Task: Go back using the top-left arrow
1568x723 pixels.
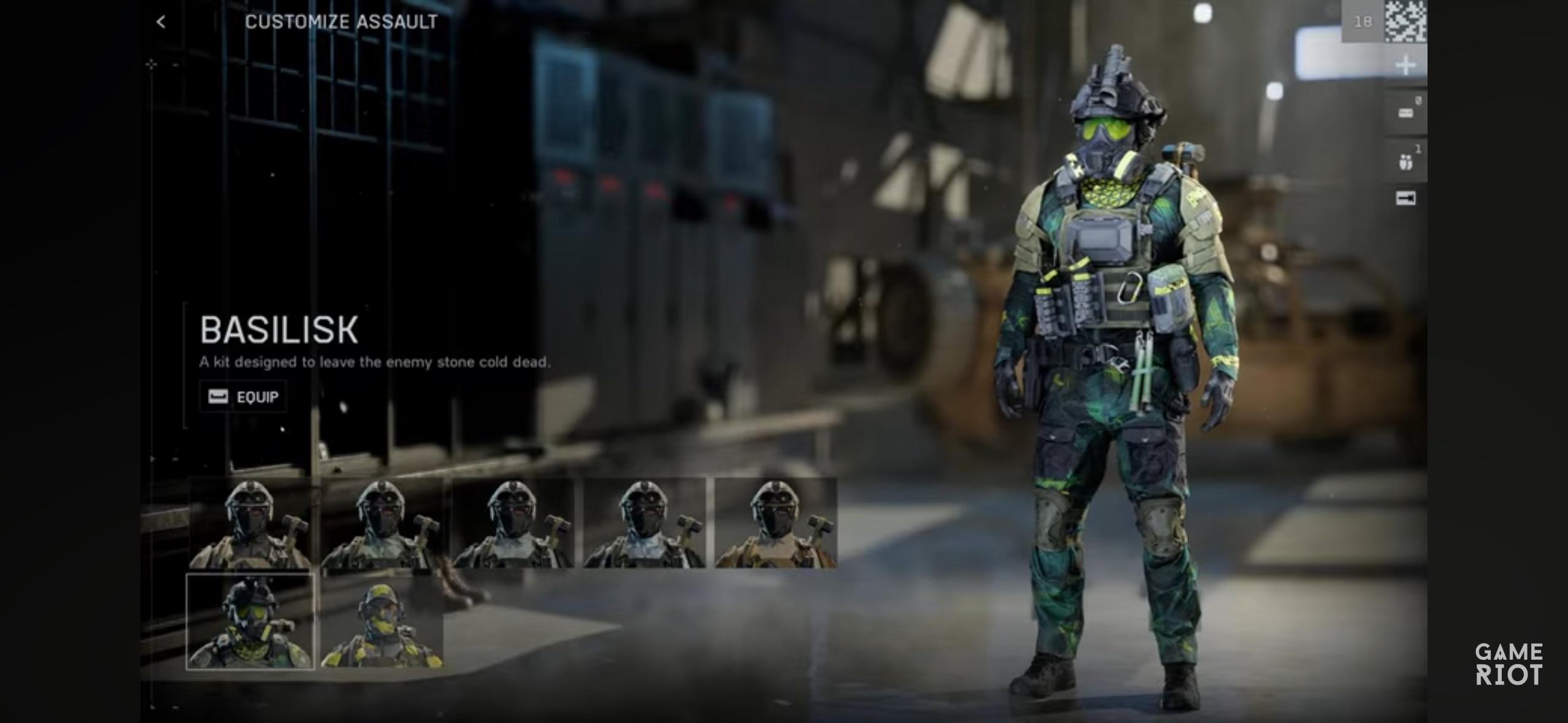Action: (161, 22)
